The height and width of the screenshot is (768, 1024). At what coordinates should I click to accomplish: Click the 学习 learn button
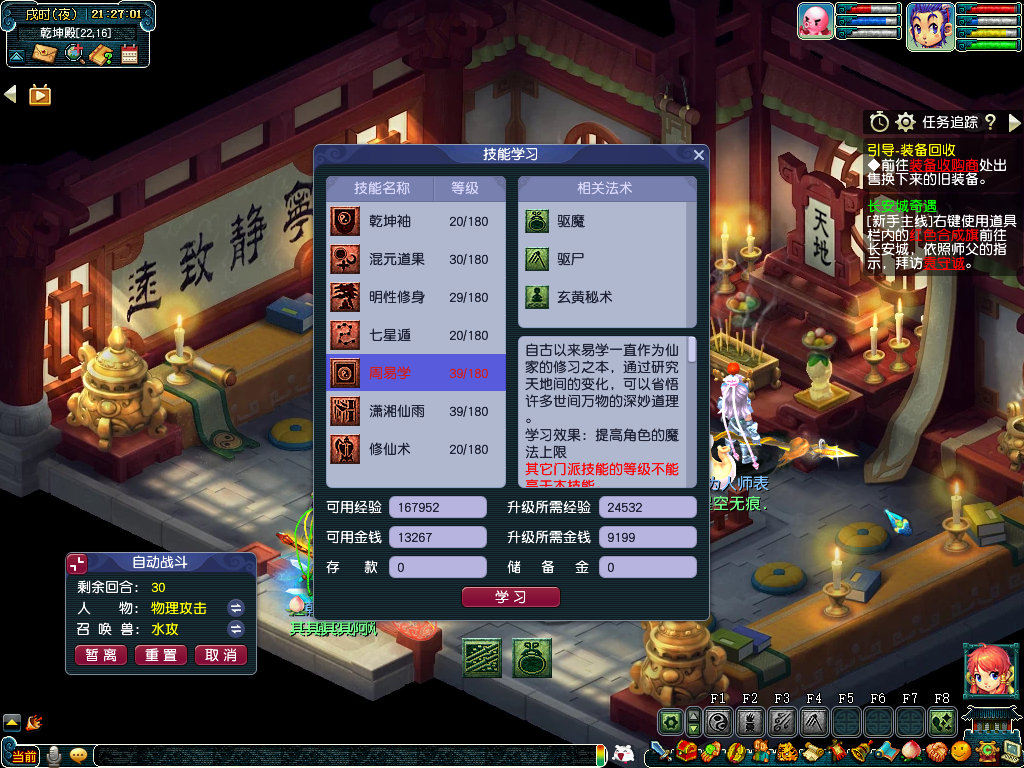(x=510, y=597)
